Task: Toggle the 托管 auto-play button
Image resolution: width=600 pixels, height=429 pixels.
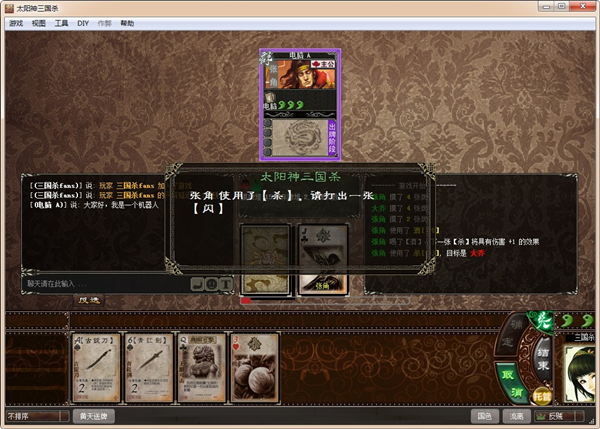Action: click(x=542, y=396)
